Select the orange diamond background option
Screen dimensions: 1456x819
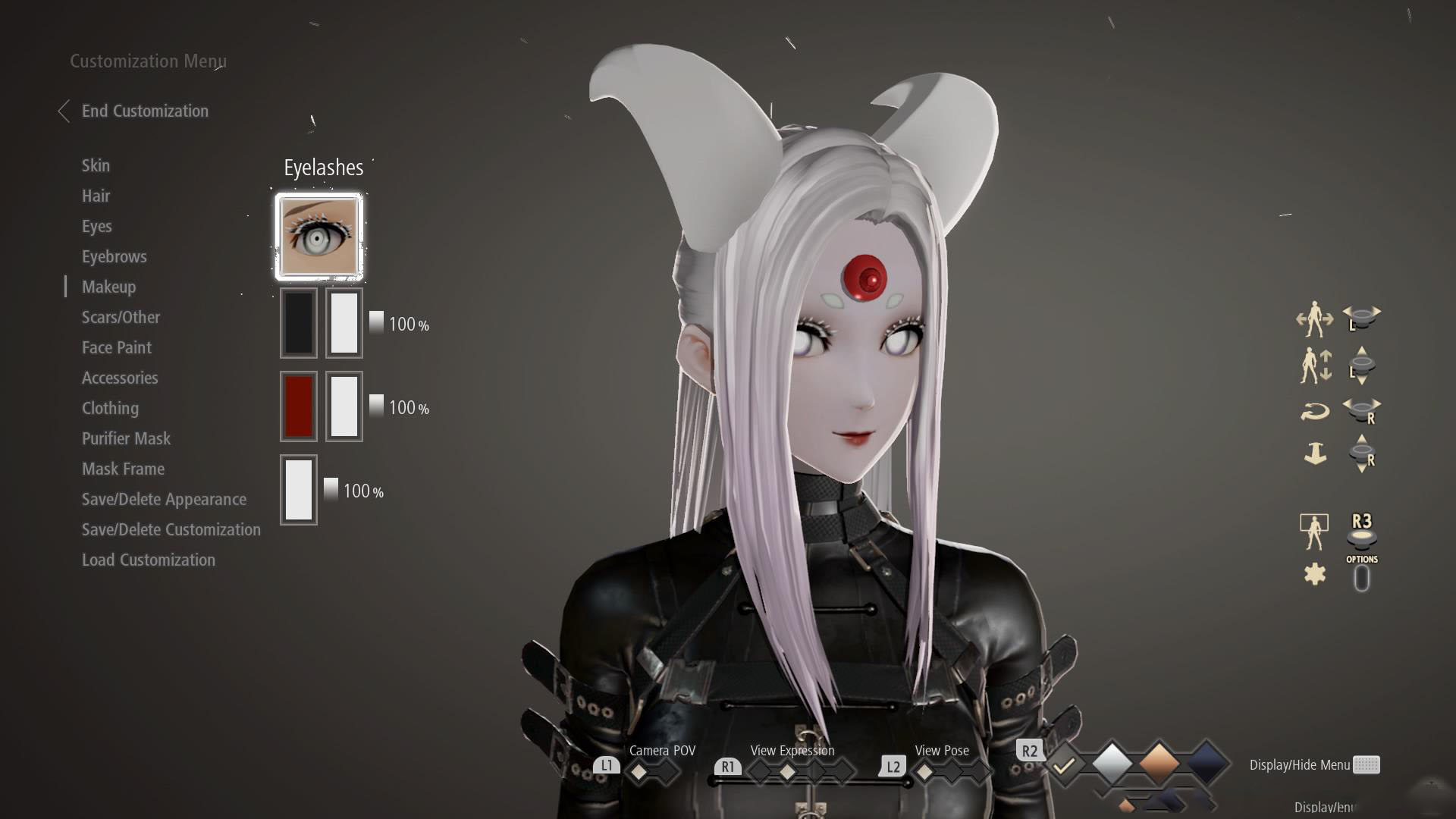tap(1159, 762)
